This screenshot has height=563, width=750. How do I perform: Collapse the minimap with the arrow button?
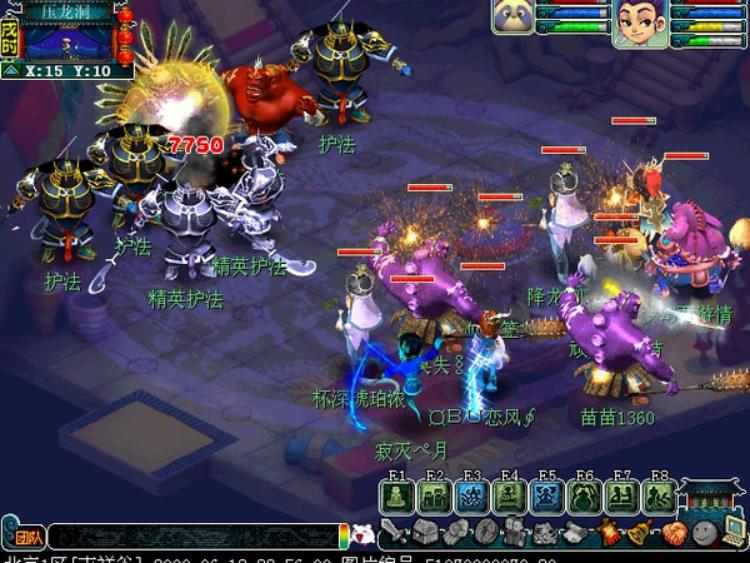click(x=10, y=71)
